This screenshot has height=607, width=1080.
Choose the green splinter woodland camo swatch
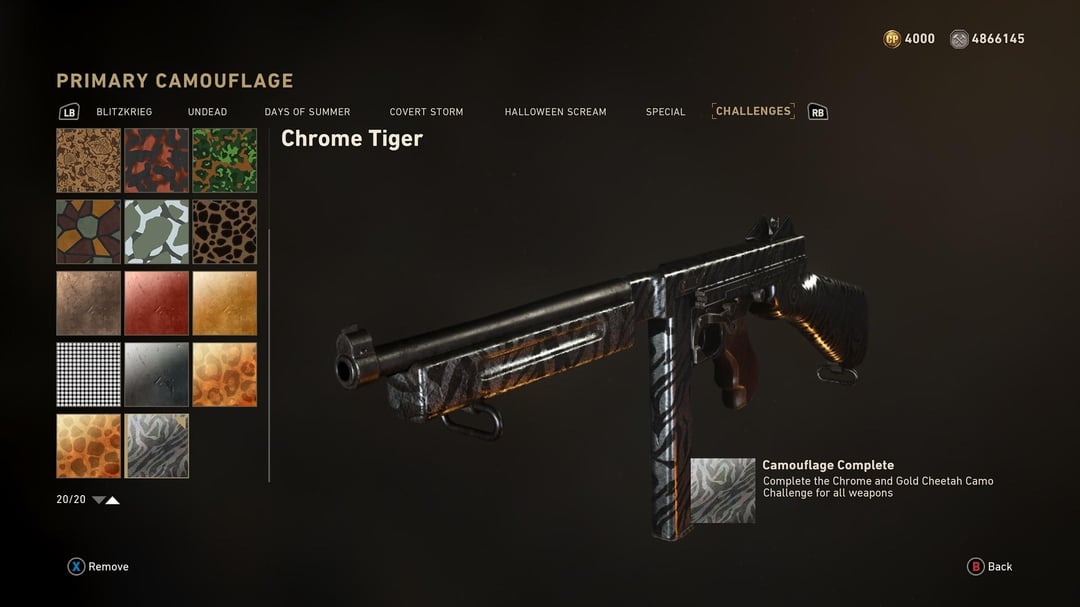click(x=225, y=160)
